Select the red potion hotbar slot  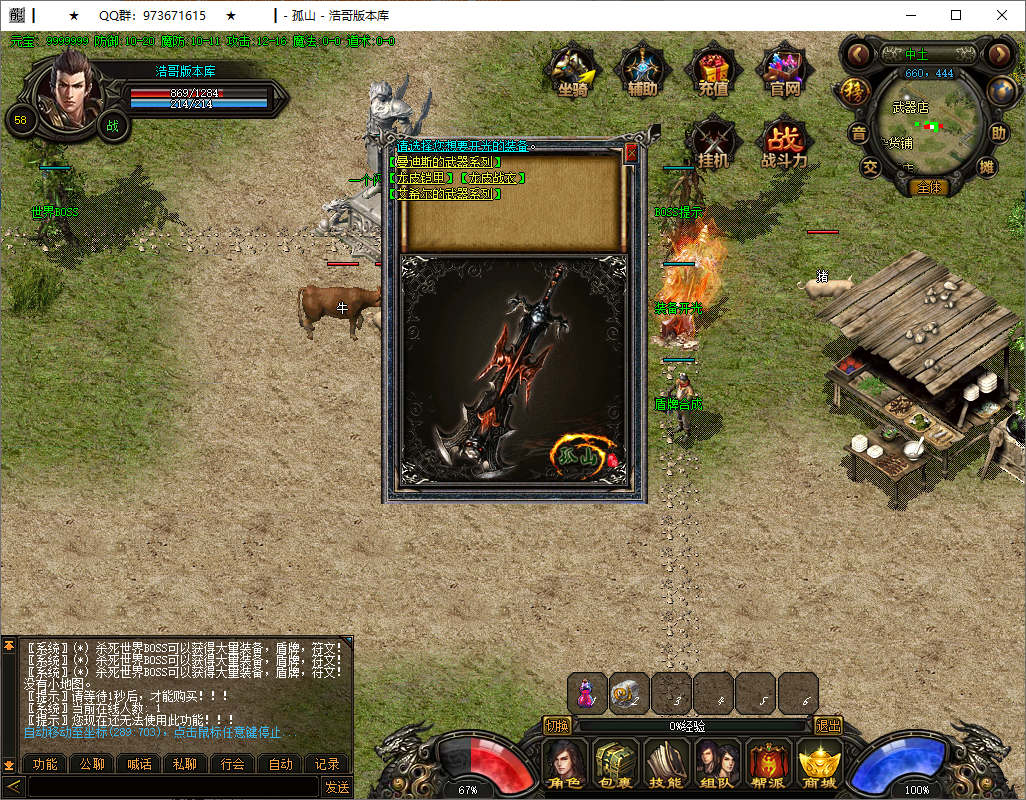[x=588, y=692]
